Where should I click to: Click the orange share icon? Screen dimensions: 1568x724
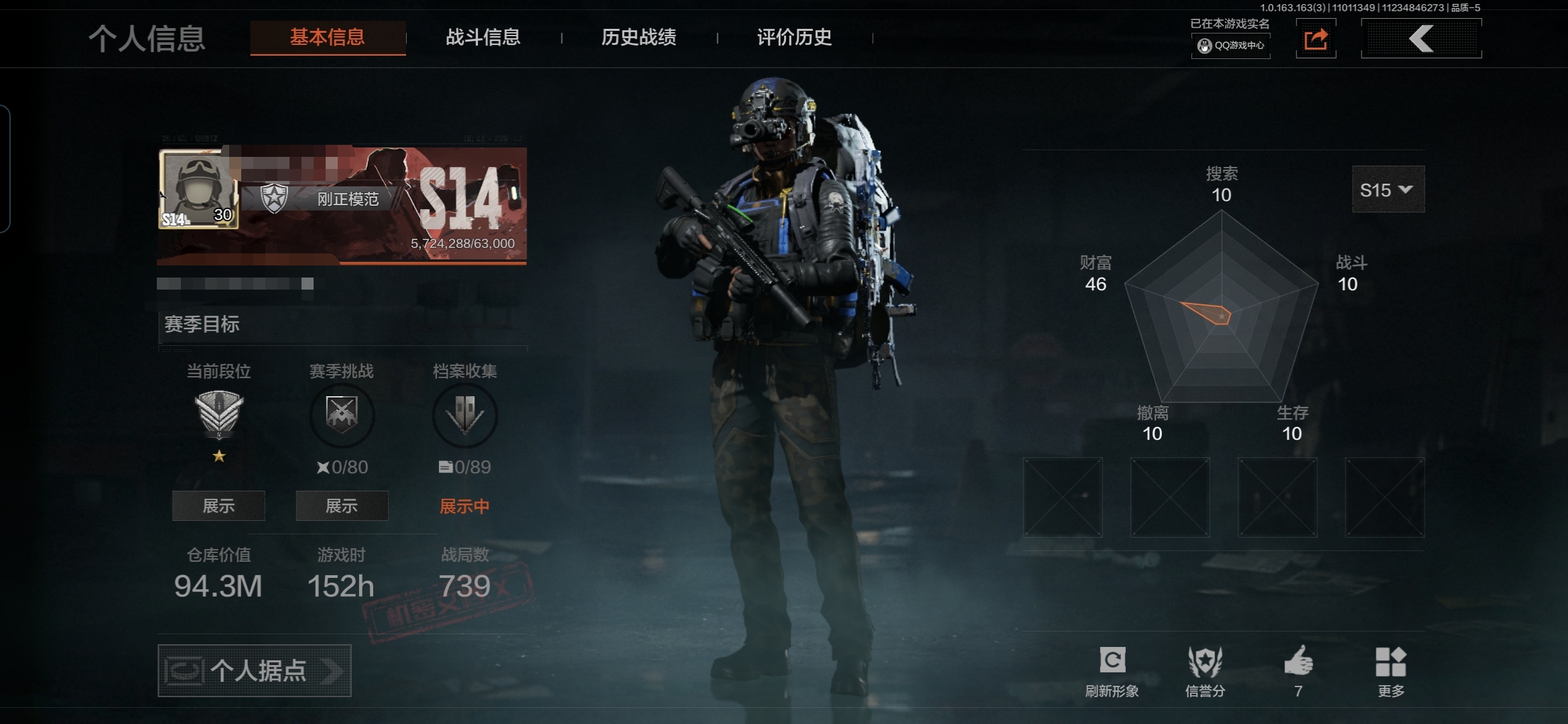point(1315,39)
